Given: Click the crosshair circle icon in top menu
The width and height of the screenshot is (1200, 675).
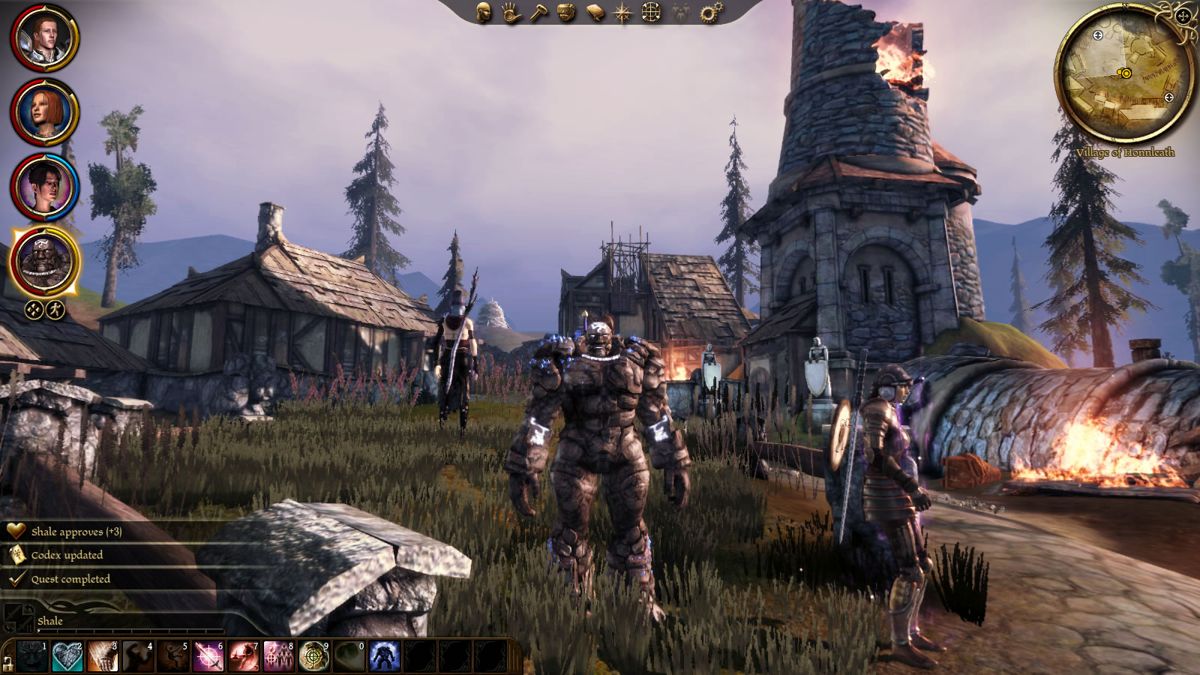Looking at the screenshot, I should click(651, 13).
